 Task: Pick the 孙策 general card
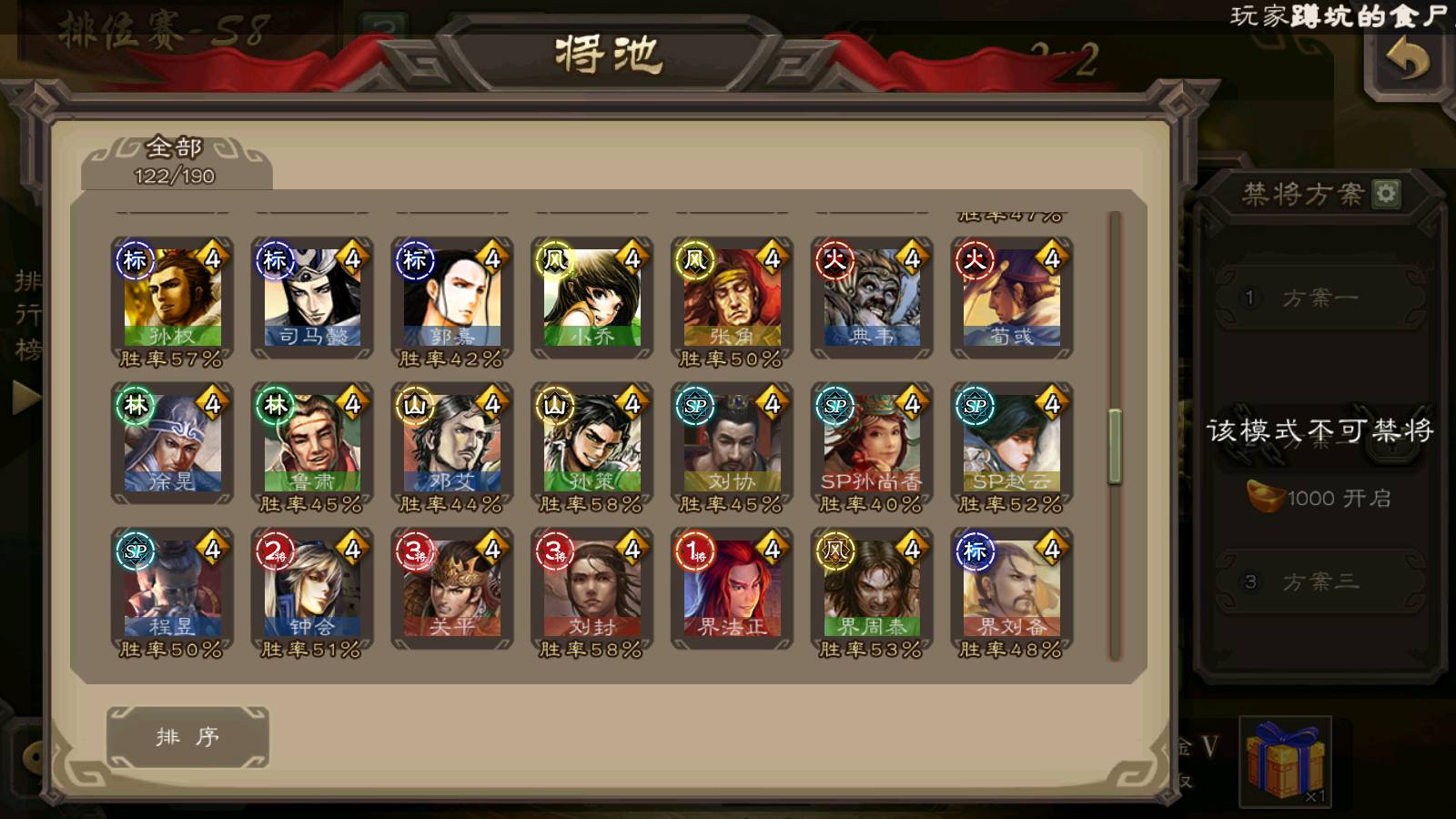click(x=592, y=444)
